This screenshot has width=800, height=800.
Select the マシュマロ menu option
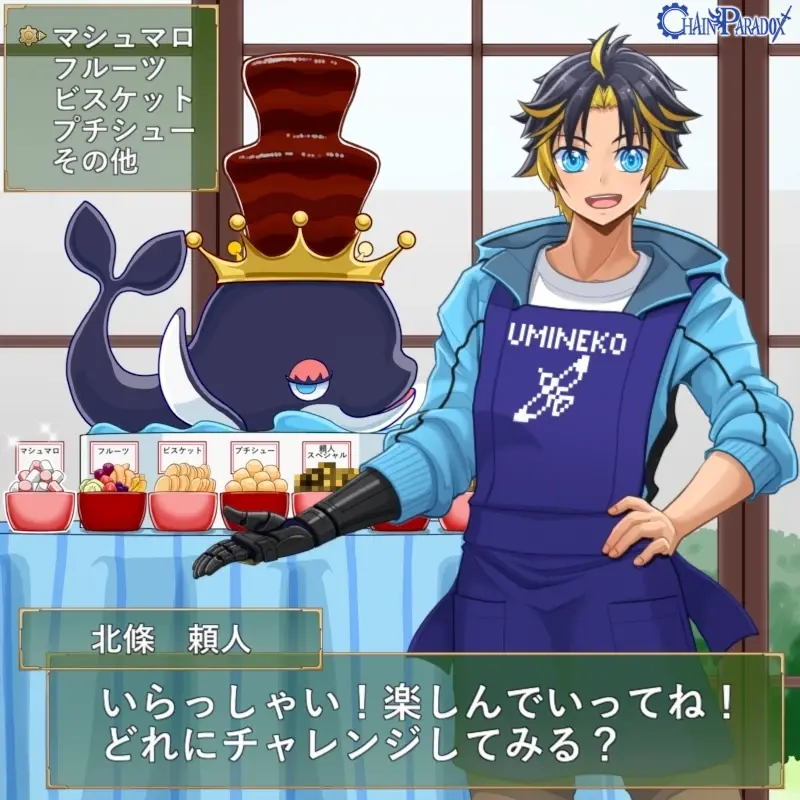coord(122,39)
